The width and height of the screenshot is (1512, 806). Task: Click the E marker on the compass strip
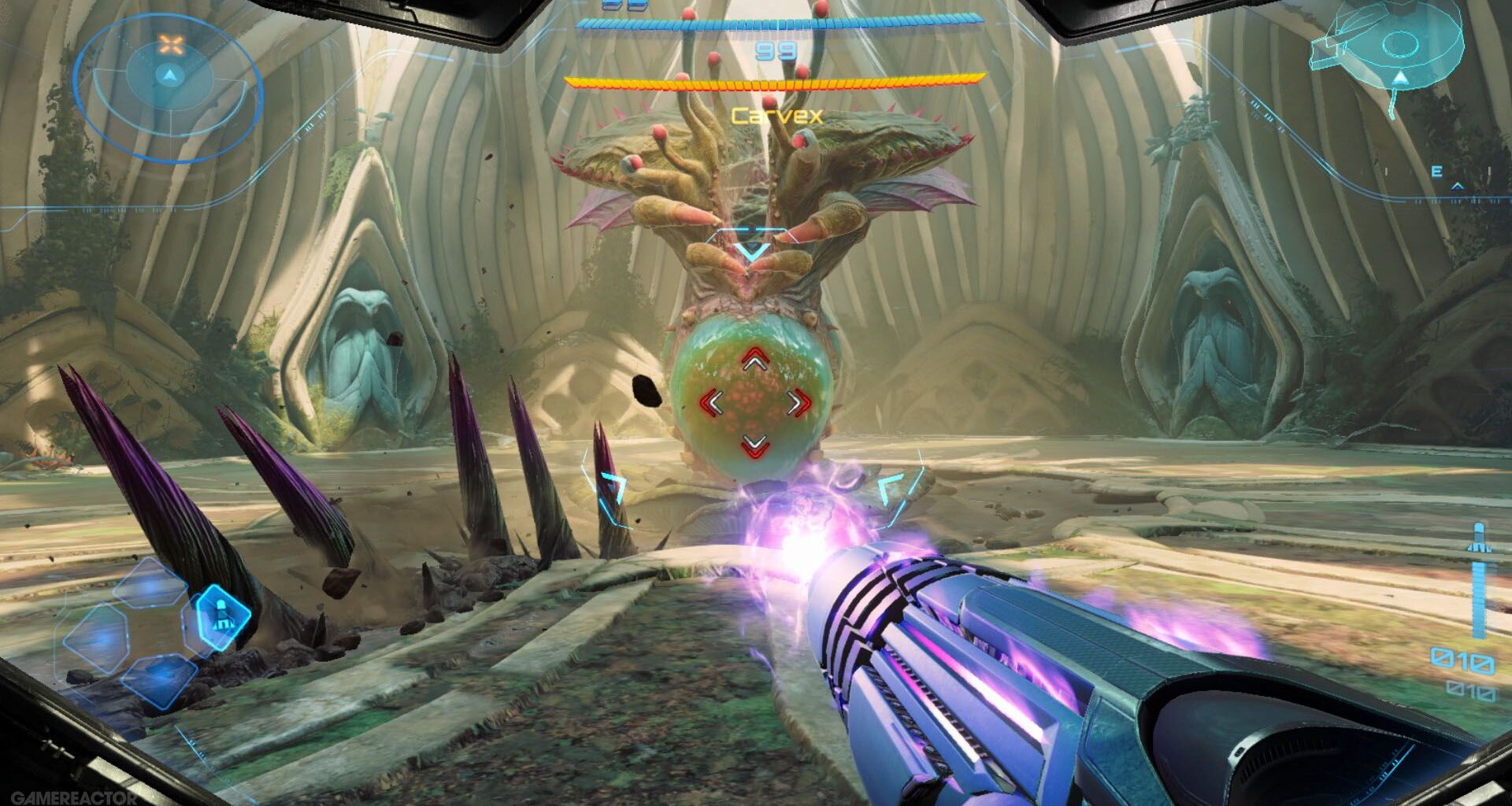[1436, 170]
